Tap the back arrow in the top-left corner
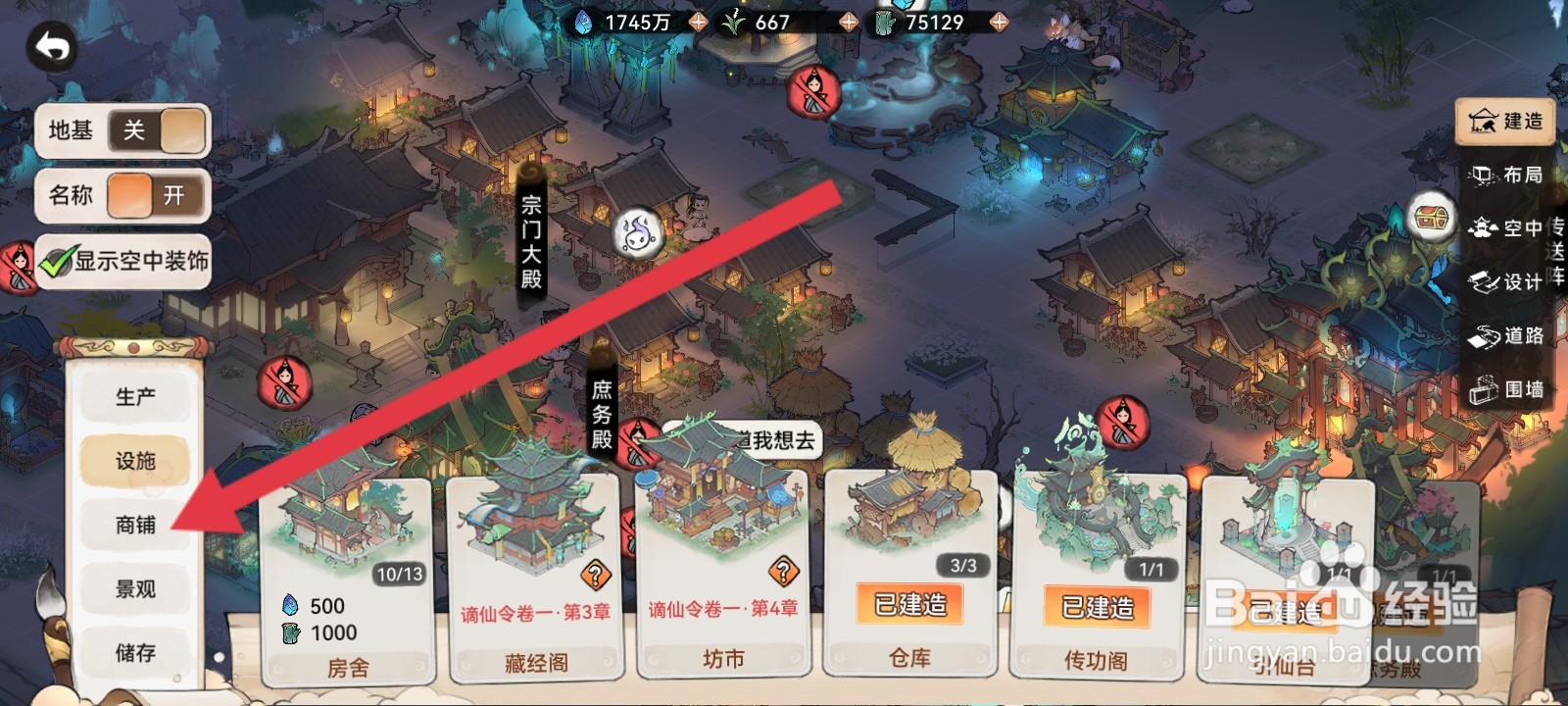Image resolution: width=1568 pixels, height=706 pixels. (x=53, y=45)
